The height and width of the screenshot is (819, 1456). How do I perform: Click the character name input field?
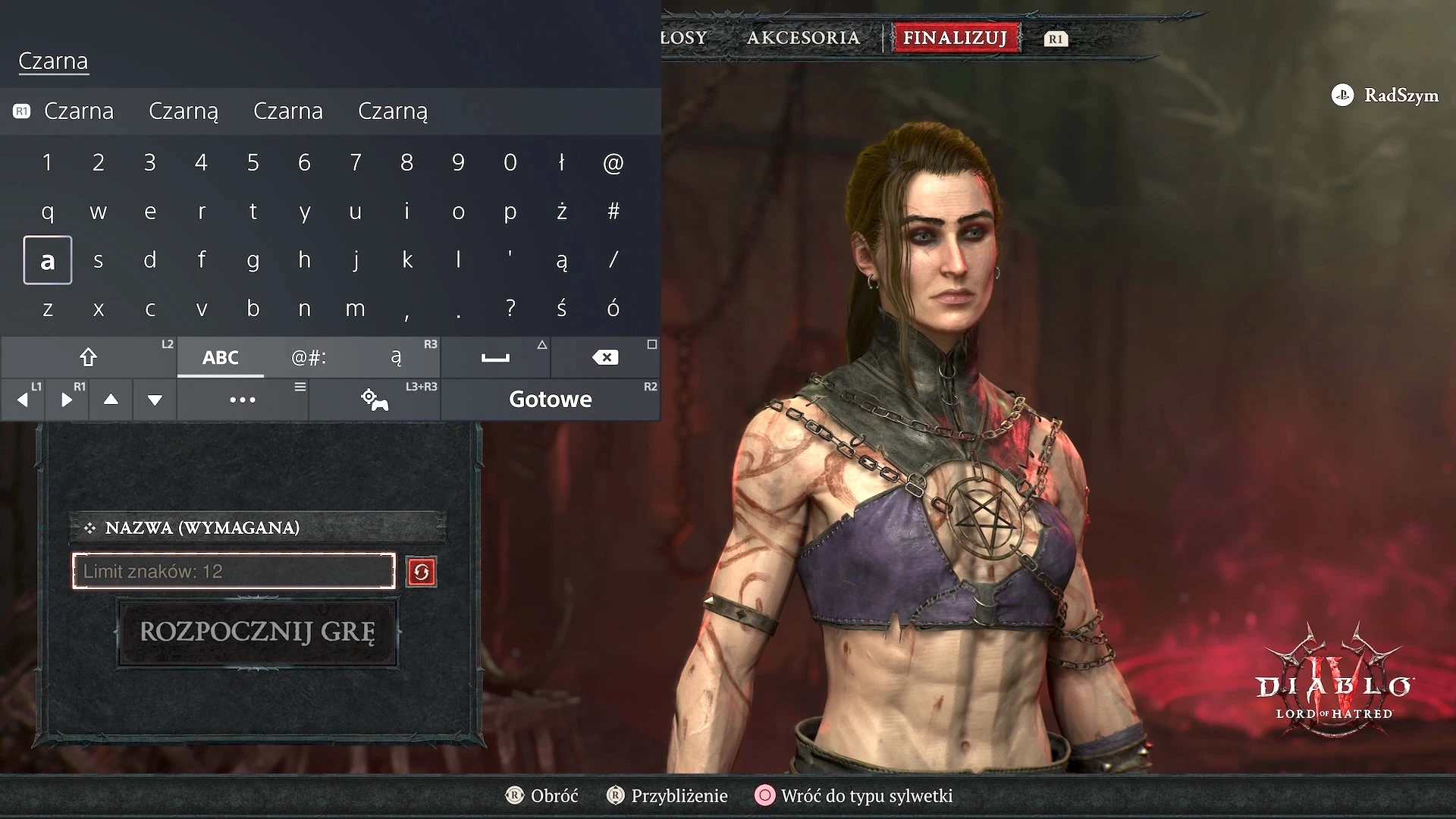click(234, 571)
